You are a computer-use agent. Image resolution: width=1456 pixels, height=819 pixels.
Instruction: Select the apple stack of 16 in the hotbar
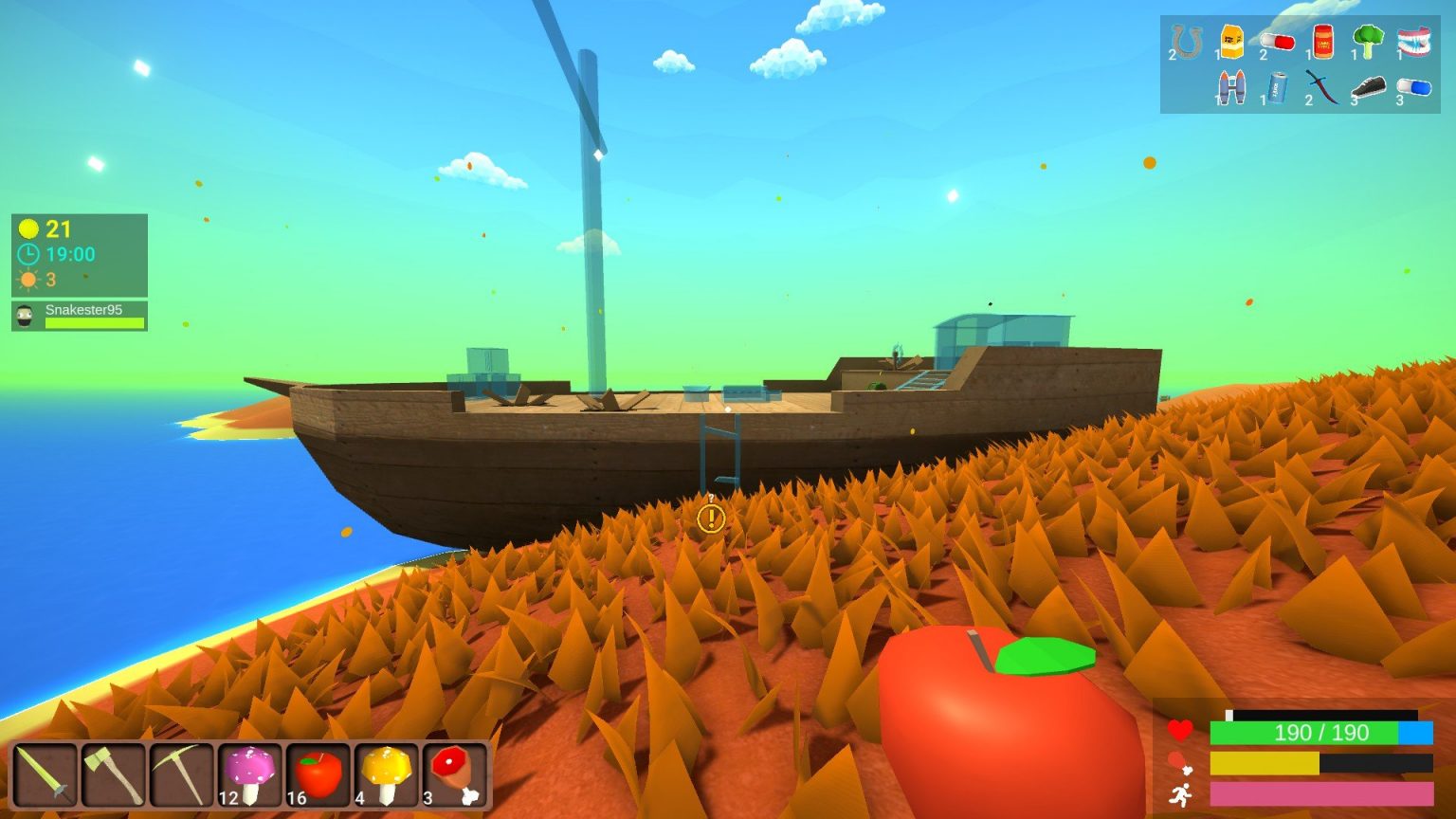point(315,774)
